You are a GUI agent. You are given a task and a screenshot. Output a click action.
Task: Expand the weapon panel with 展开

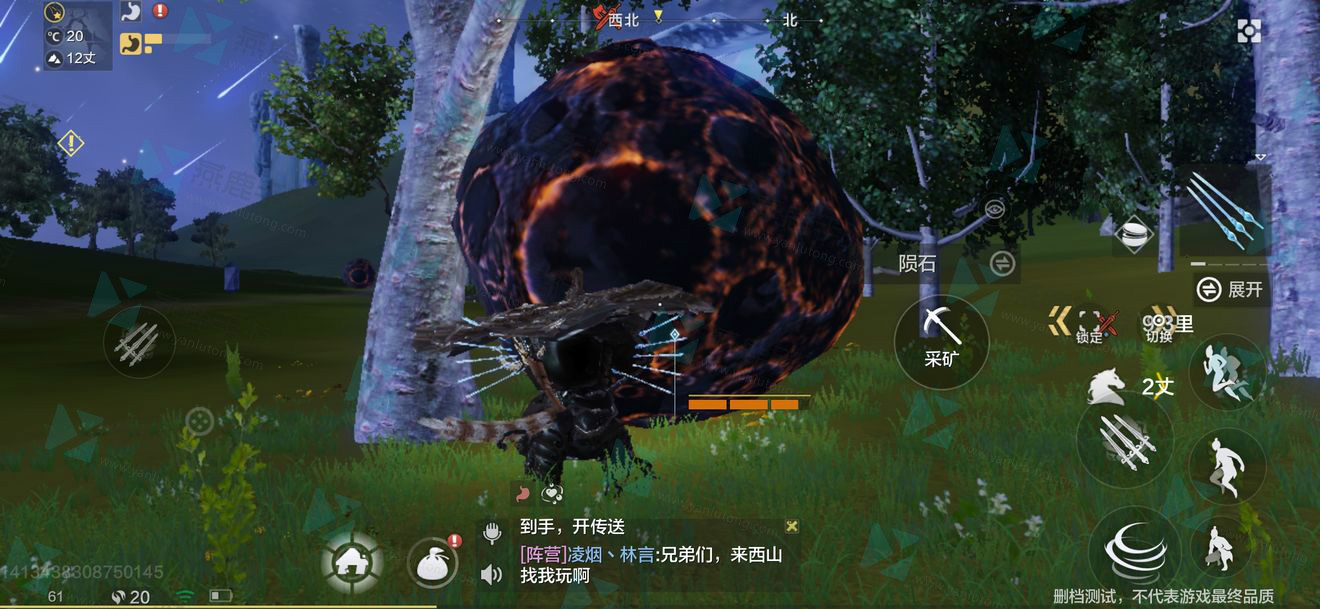click(1232, 290)
